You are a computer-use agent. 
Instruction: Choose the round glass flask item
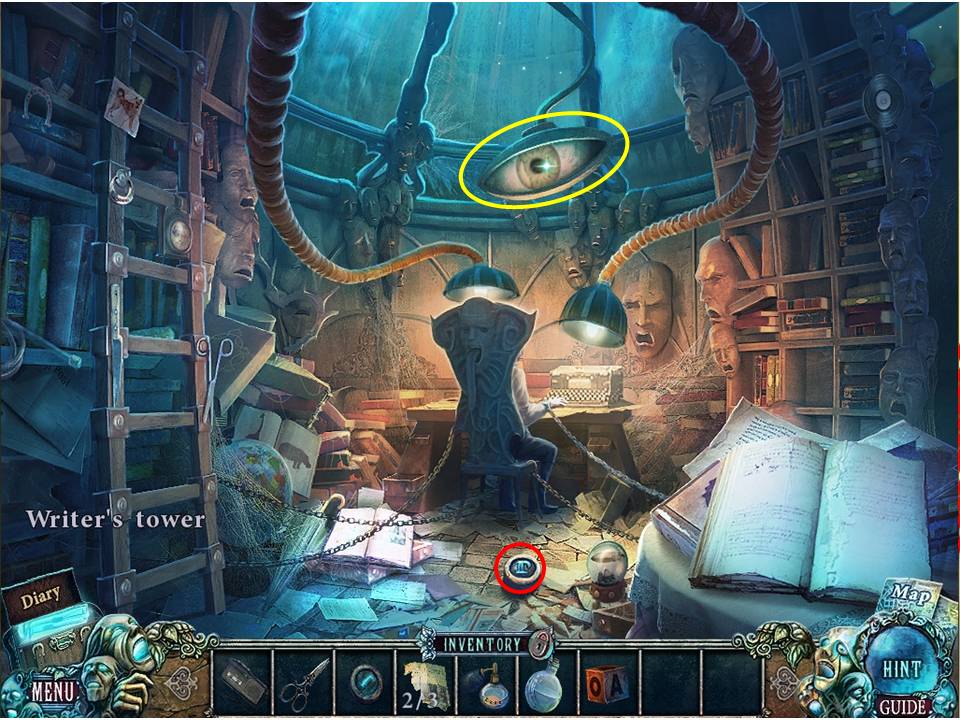coord(547,684)
